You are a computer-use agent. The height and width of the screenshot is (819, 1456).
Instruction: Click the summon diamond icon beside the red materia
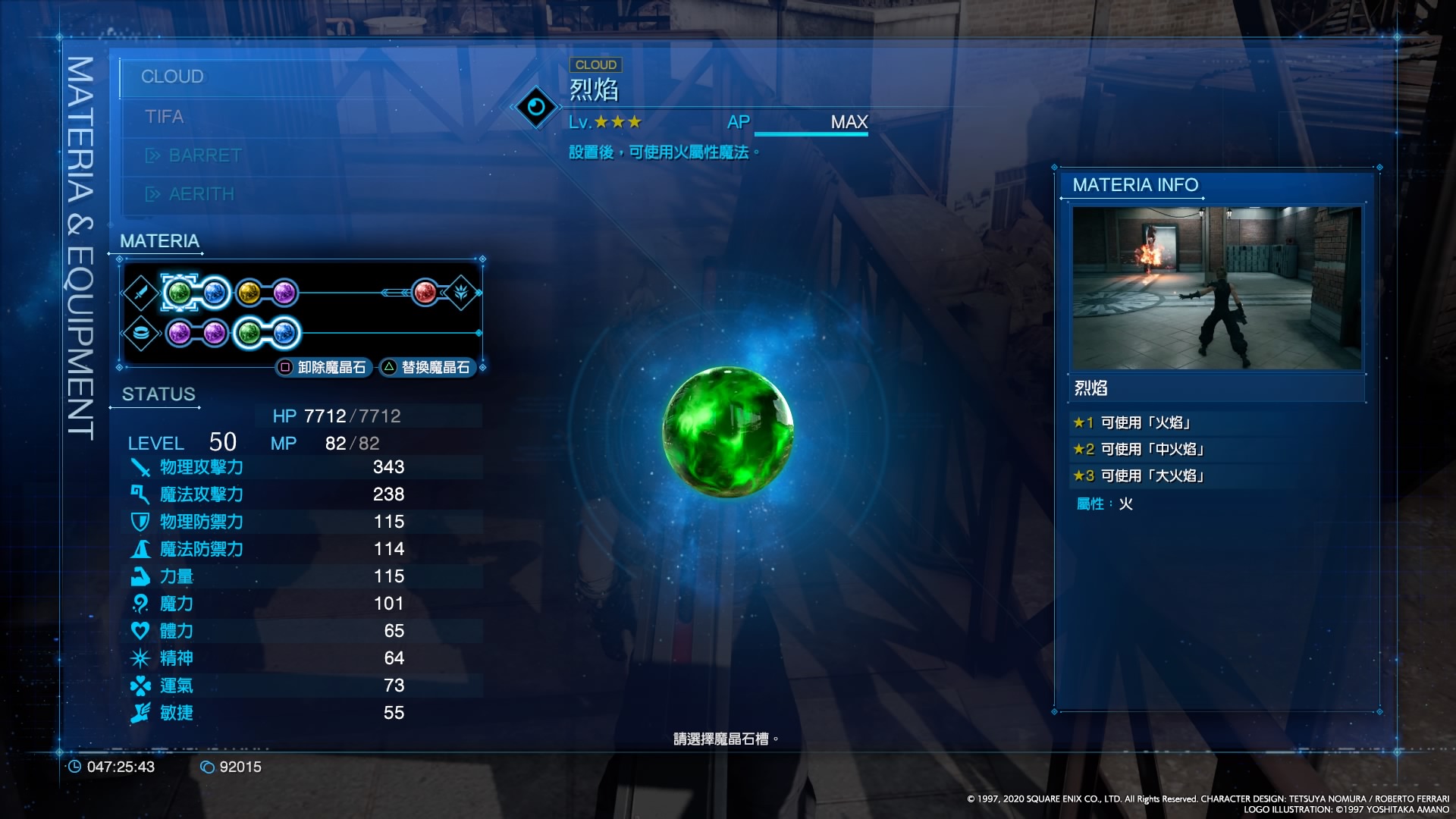point(461,293)
